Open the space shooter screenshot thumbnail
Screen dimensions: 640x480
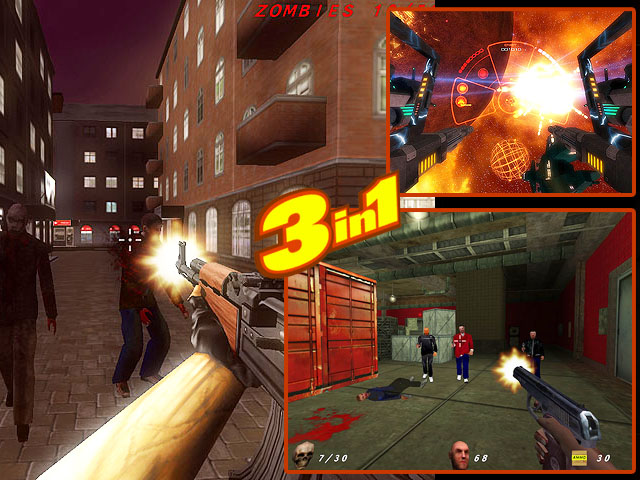point(511,100)
